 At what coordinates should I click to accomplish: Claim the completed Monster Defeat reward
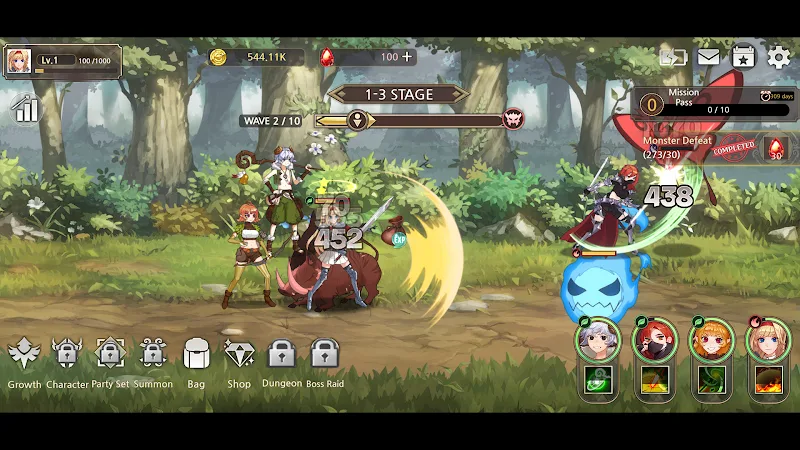point(775,148)
